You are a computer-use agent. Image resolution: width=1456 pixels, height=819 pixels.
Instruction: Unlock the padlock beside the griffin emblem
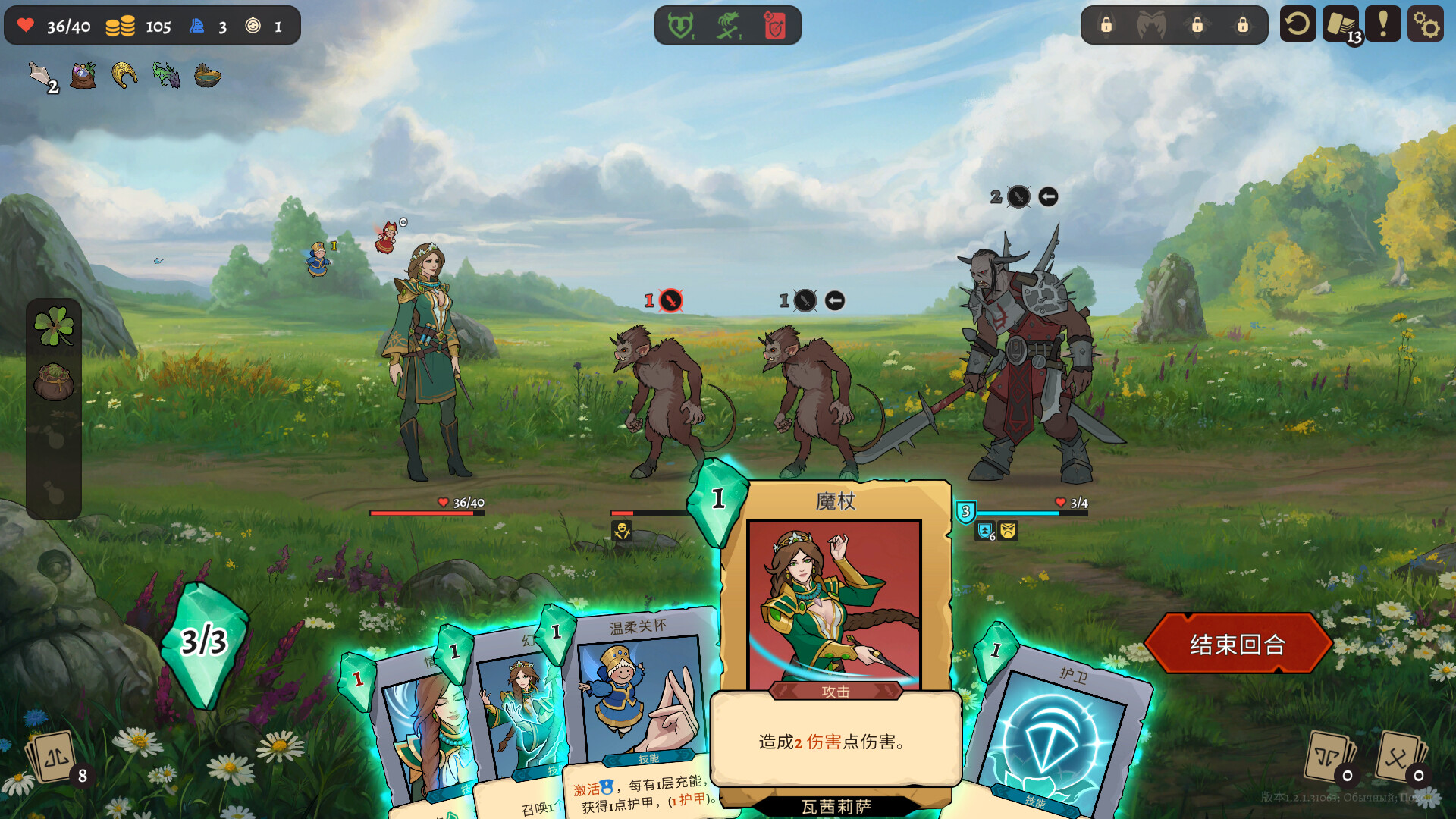[1197, 25]
